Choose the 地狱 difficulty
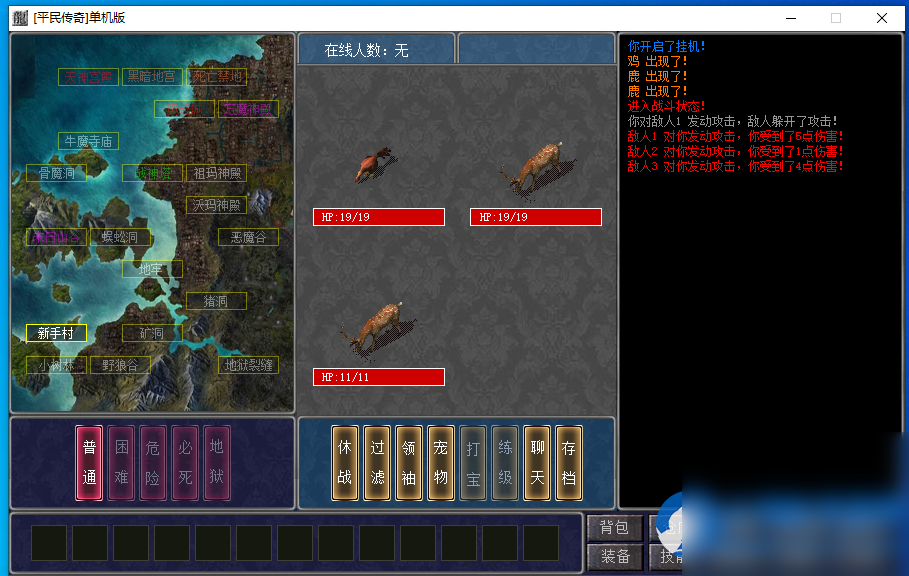The image size is (909, 576). (x=217, y=462)
